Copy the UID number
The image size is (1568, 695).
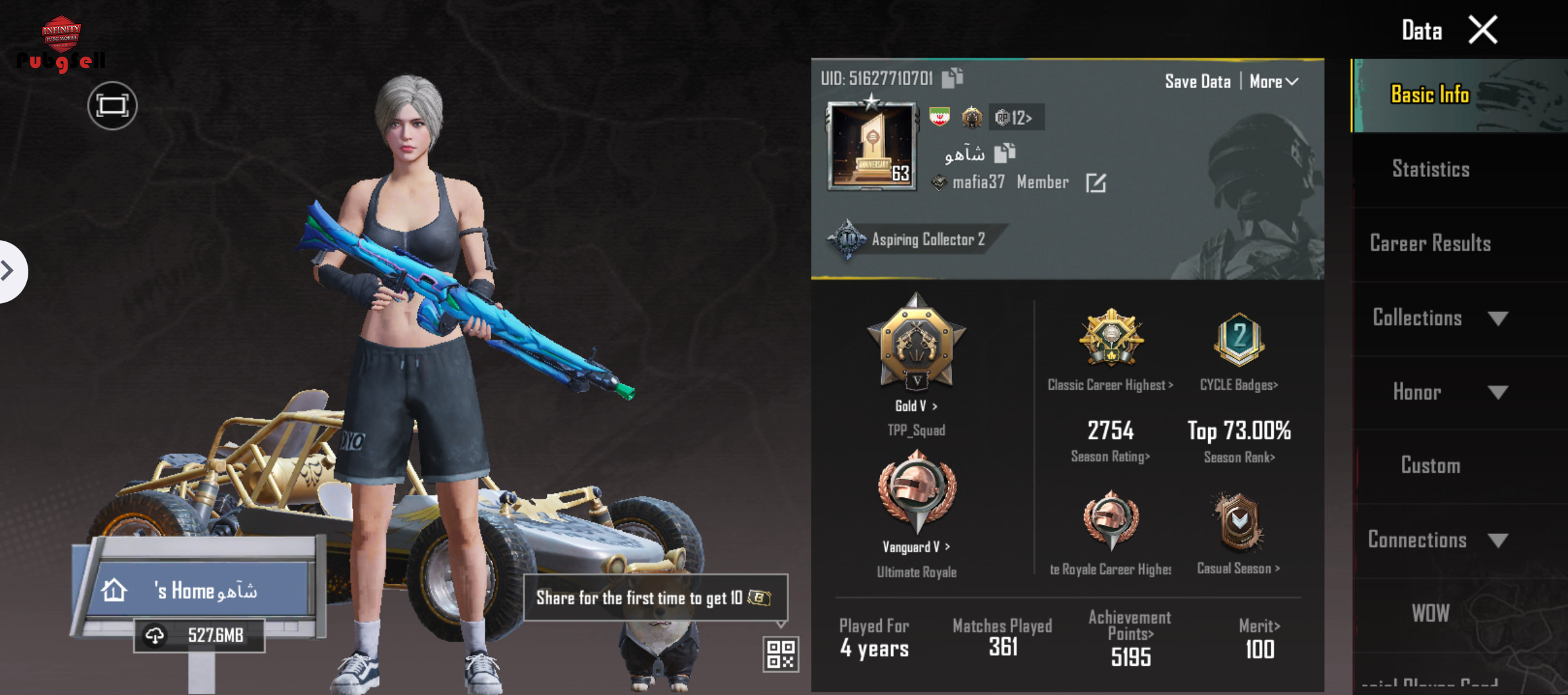click(953, 78)
